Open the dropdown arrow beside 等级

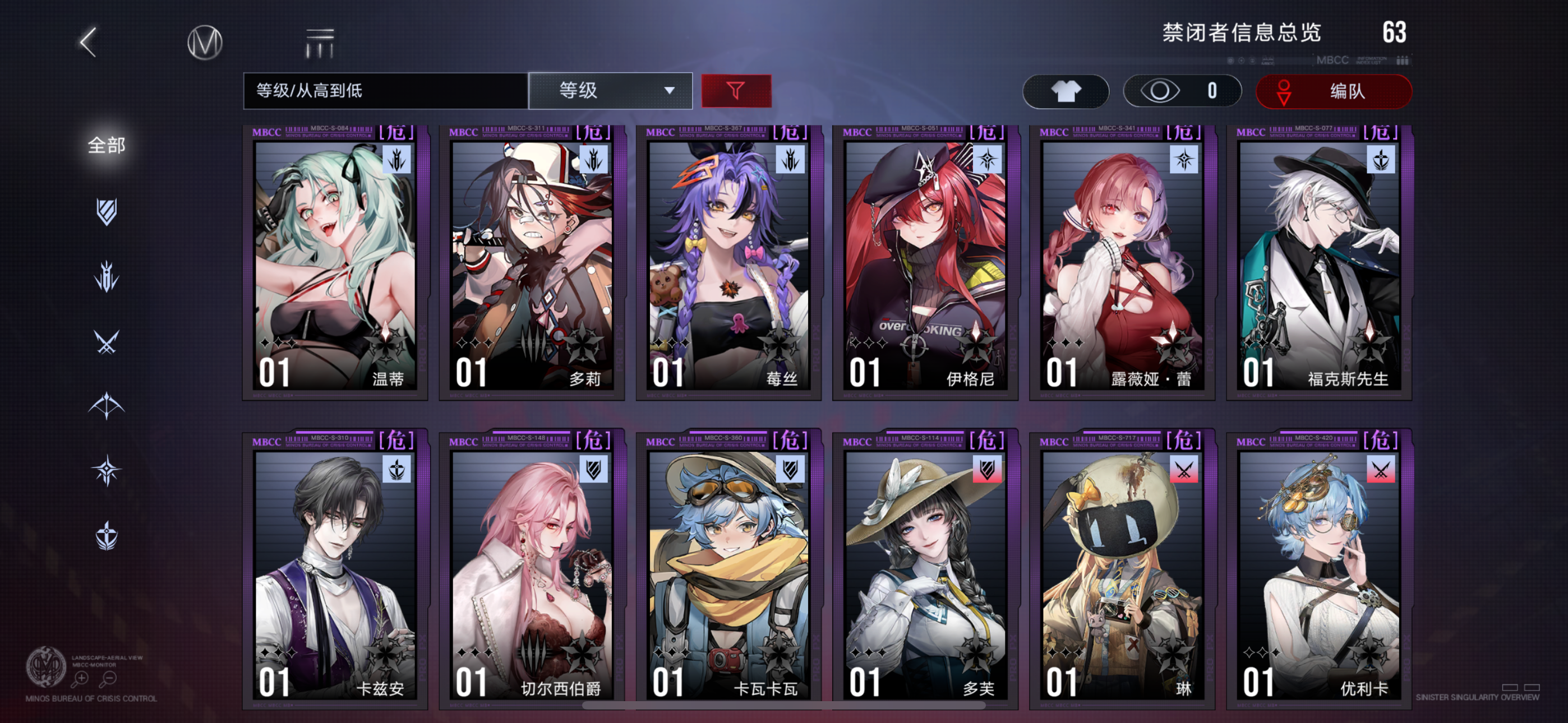670,91
